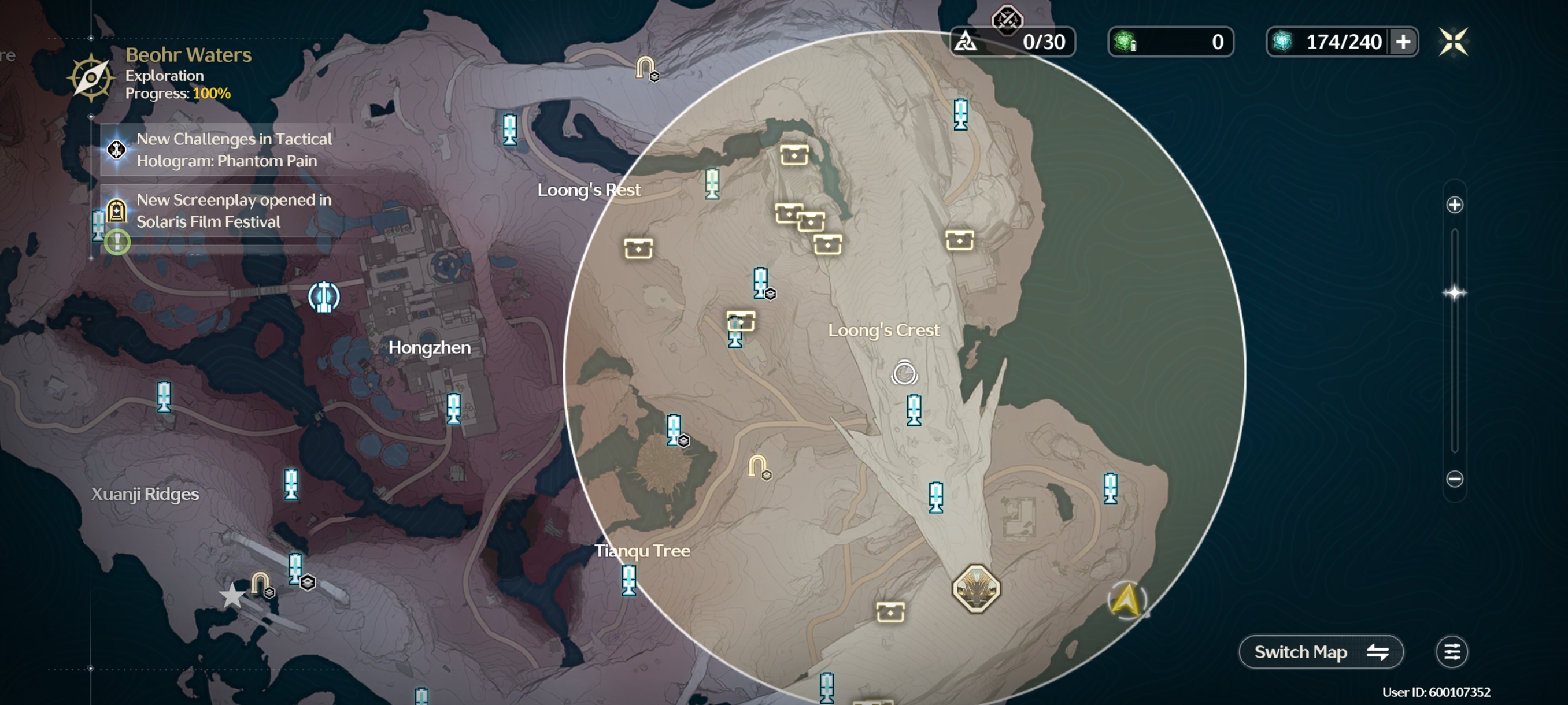Select the round swirl marker under Loong's Crest
The height and width of the screenshot is (705, 1568).
[x=904, y=373]
